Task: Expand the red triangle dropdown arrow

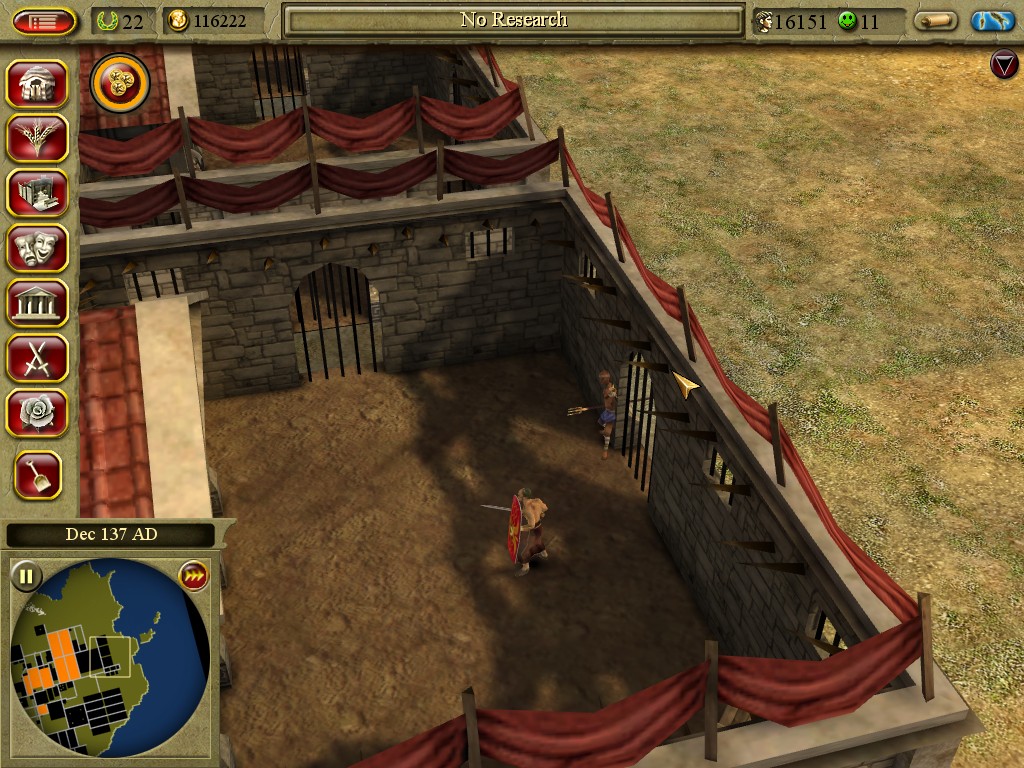Action: [x=1003, y=65]
